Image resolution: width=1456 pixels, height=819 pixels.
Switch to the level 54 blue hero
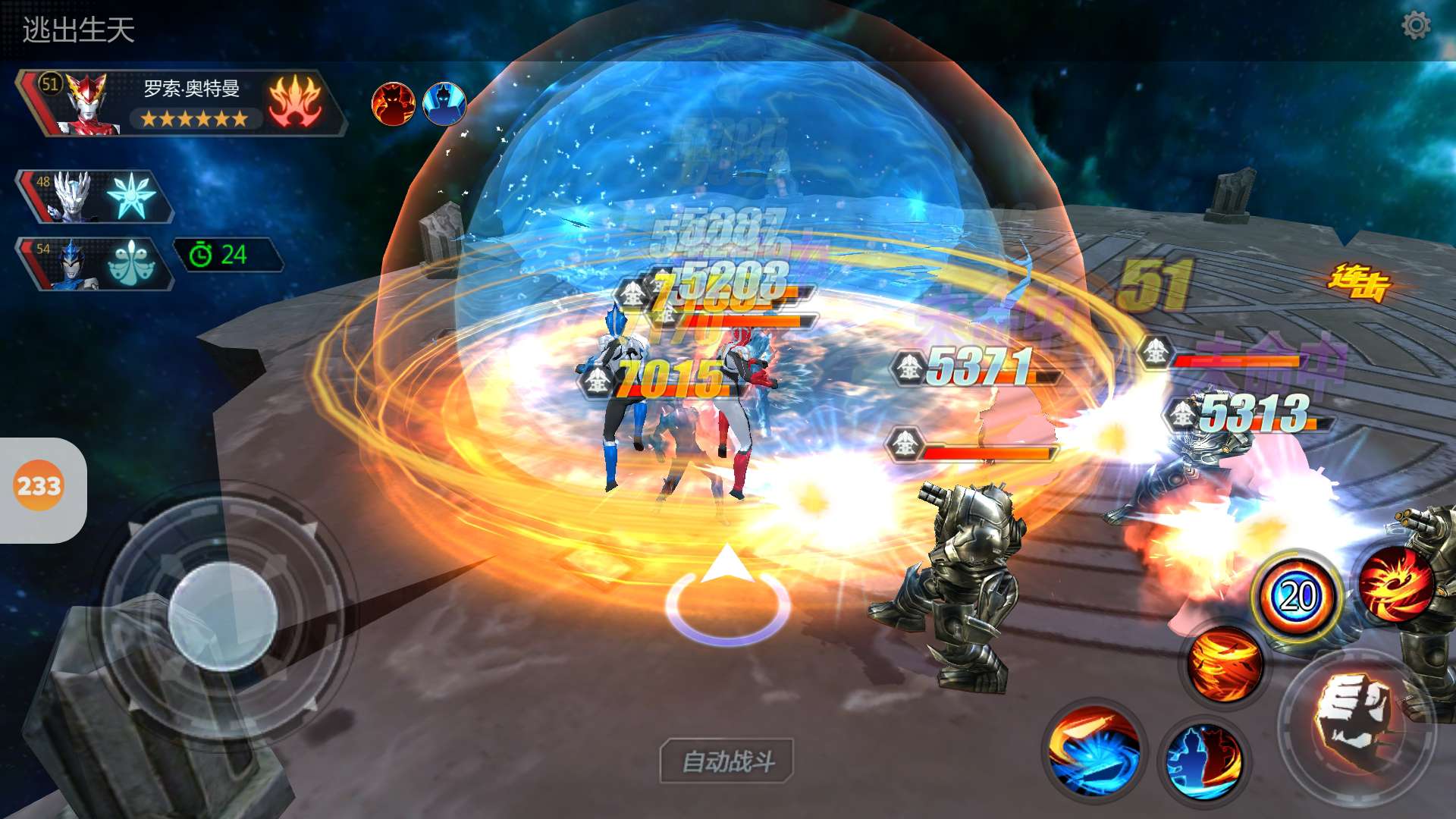[x=94, y=263]
